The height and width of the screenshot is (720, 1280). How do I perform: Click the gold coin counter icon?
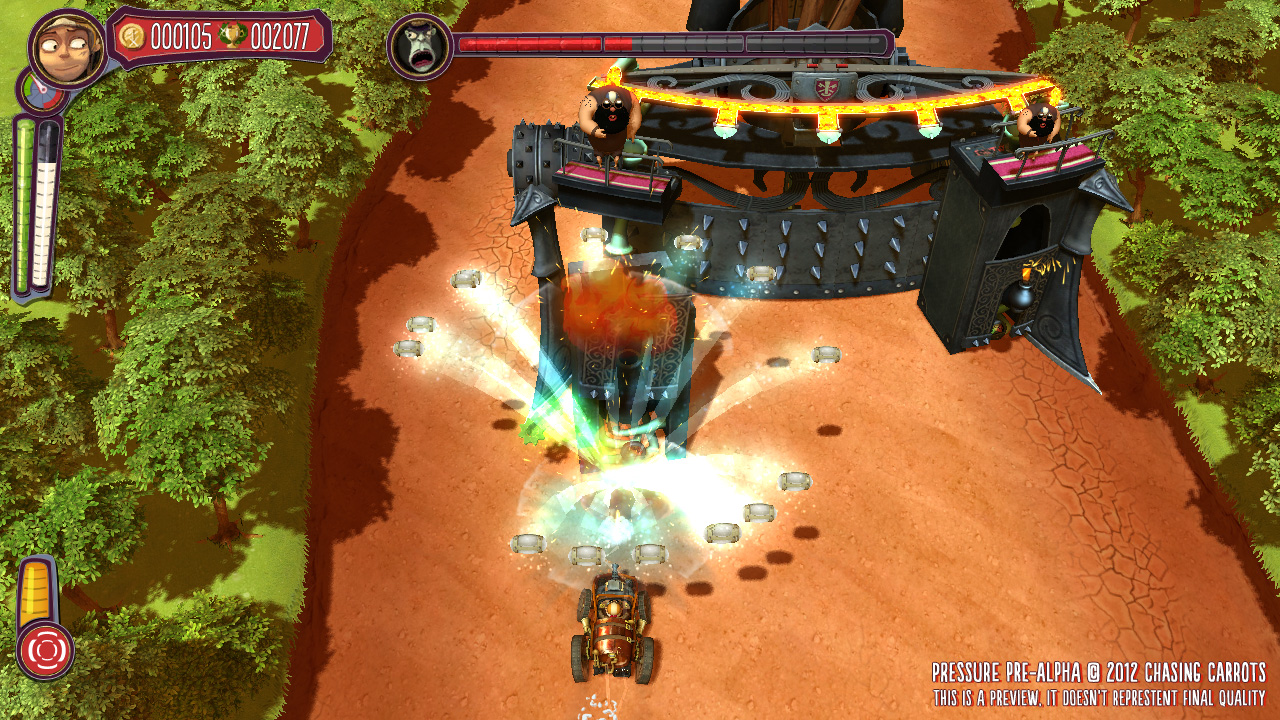(132, 38)
